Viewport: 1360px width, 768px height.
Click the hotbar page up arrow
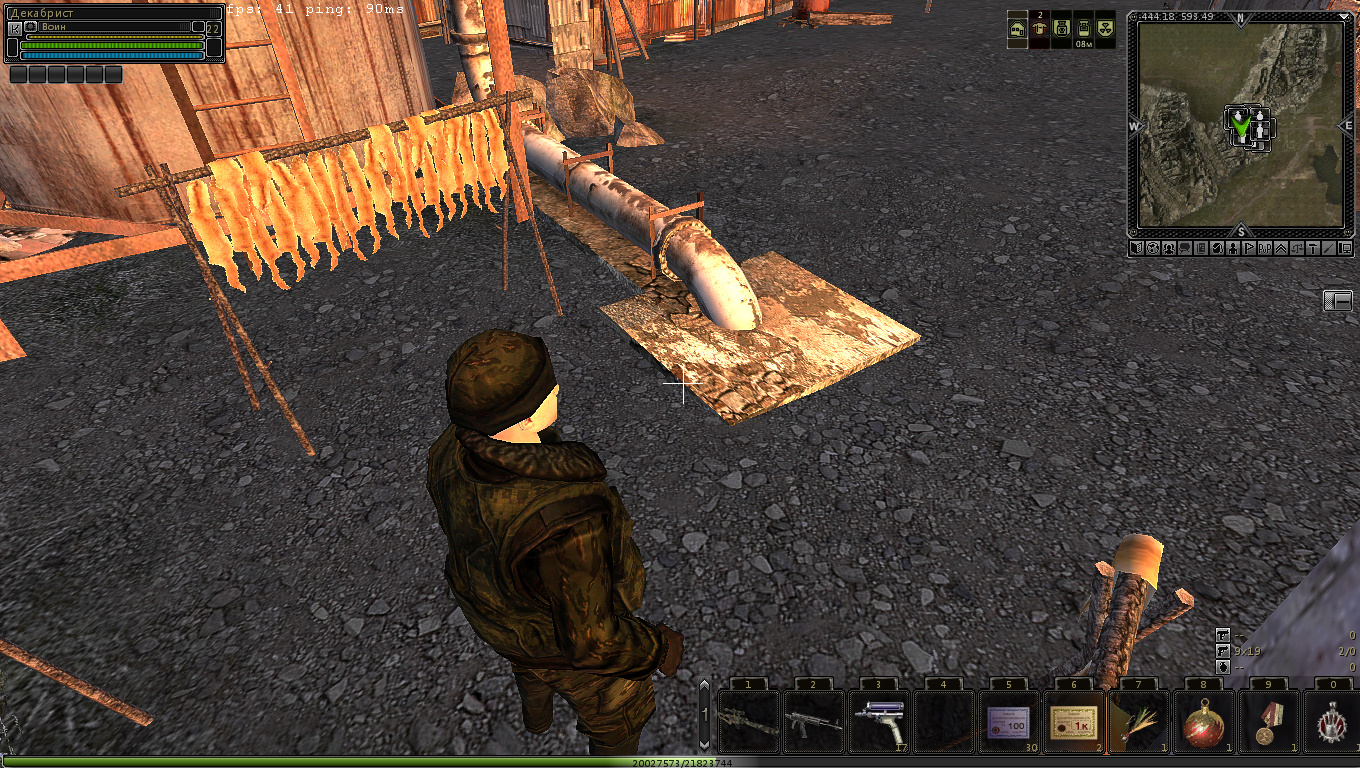coord(704,688)
